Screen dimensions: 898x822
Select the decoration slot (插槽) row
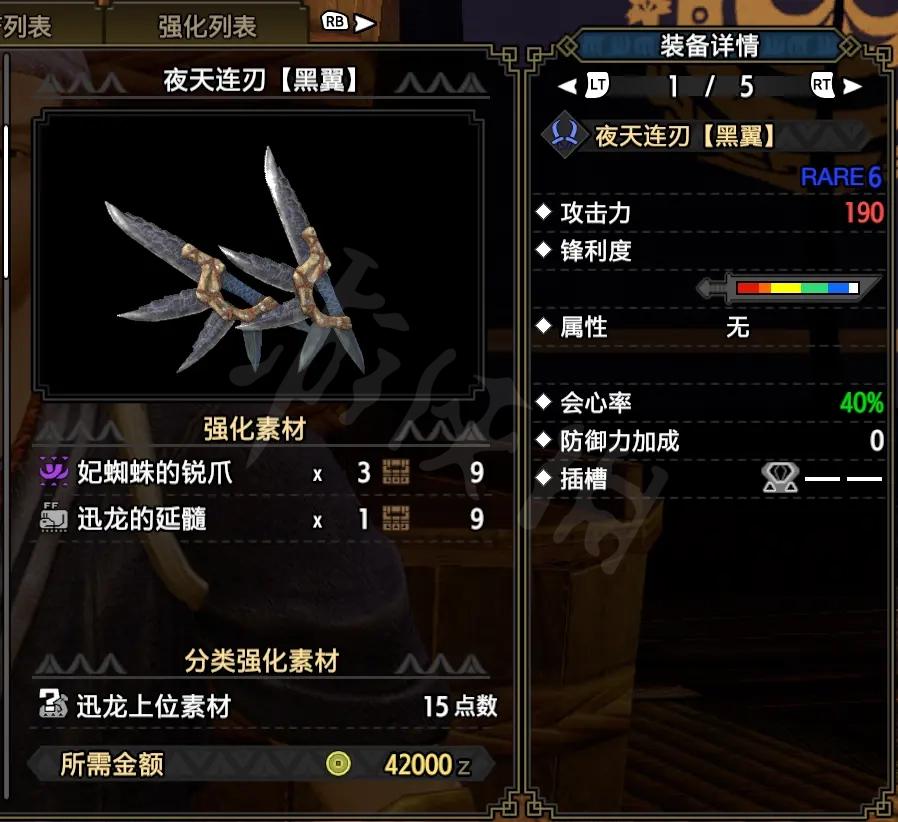click(x=710, y=479)
